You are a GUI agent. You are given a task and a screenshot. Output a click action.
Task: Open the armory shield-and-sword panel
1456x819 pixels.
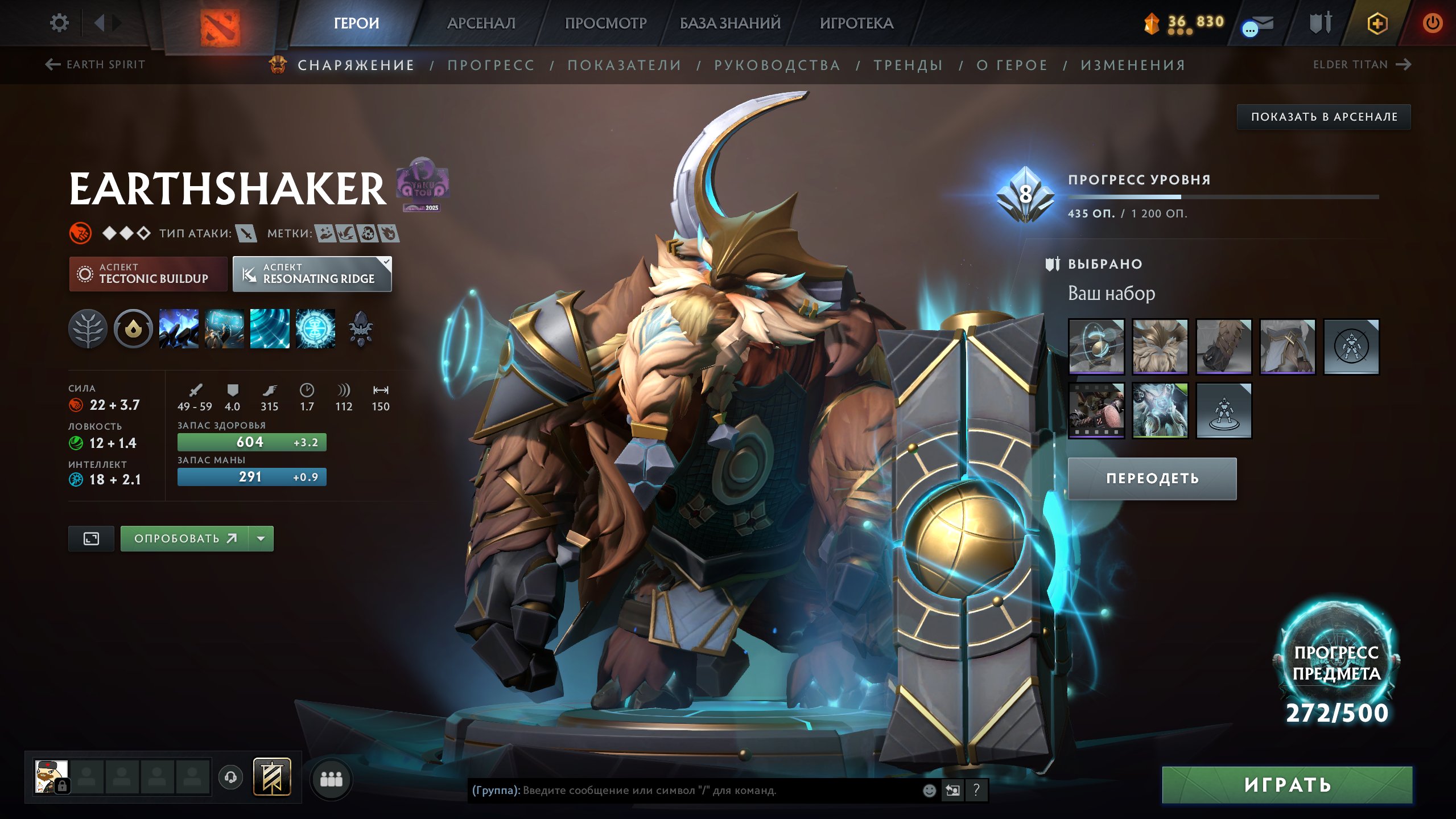click(1321, 24)
